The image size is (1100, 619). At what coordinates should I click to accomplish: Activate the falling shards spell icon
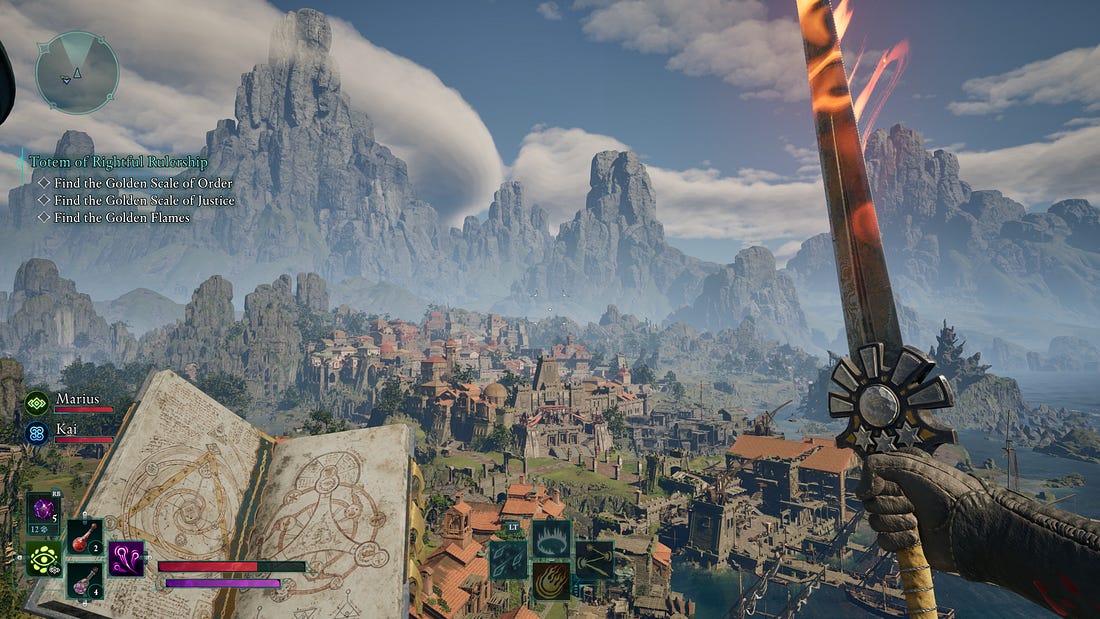click(508, 559)
